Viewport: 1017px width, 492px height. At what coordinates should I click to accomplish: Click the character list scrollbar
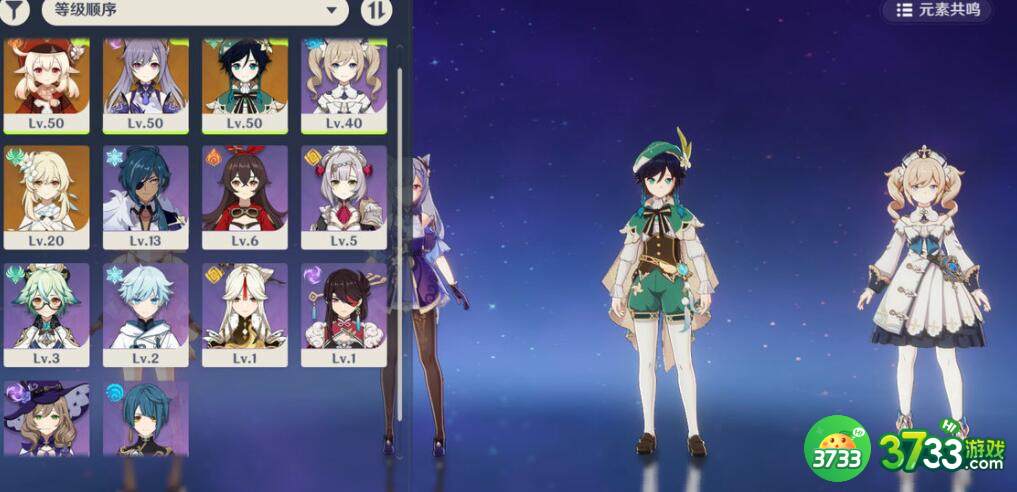click(x=399, y=200)
